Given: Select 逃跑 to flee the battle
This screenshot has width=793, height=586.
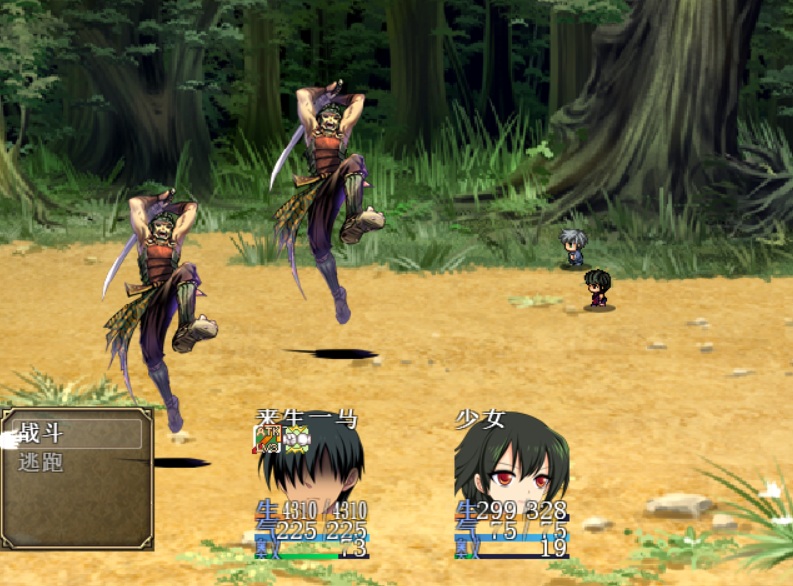Looking at the screenshot, I should (42, 462).
